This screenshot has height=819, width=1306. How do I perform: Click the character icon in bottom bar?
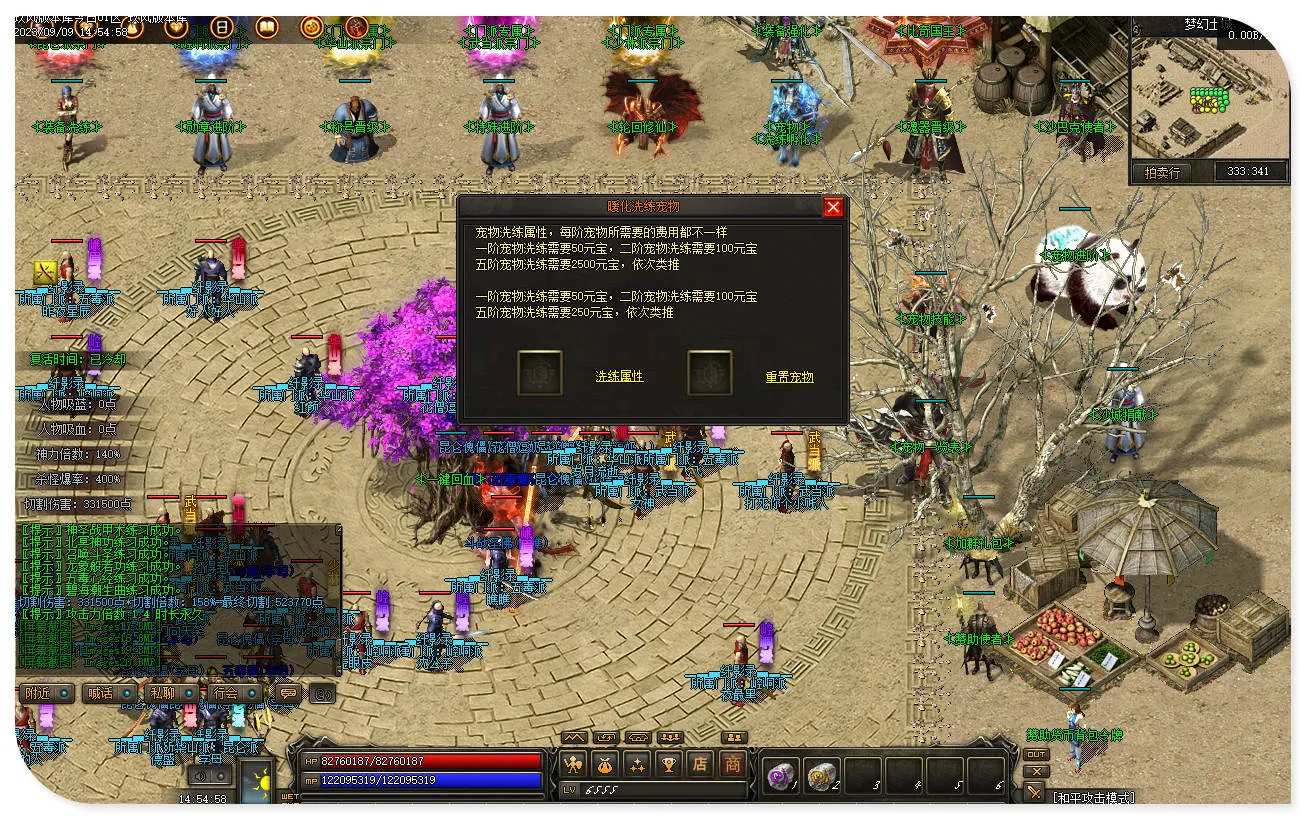click(573, 765)
